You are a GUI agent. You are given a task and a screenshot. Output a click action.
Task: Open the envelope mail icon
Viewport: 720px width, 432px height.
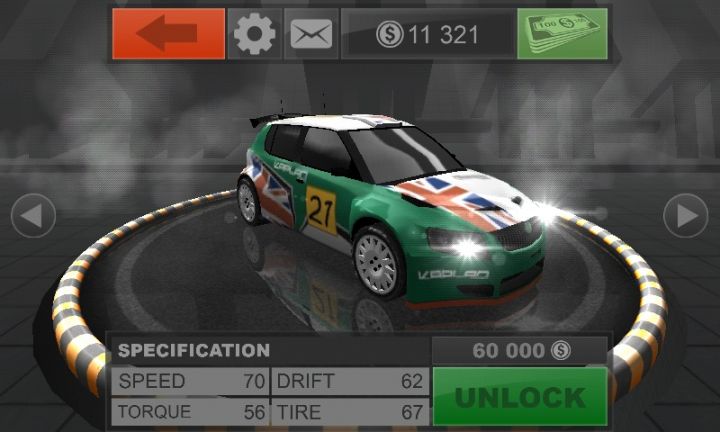(x=311, y=34)
